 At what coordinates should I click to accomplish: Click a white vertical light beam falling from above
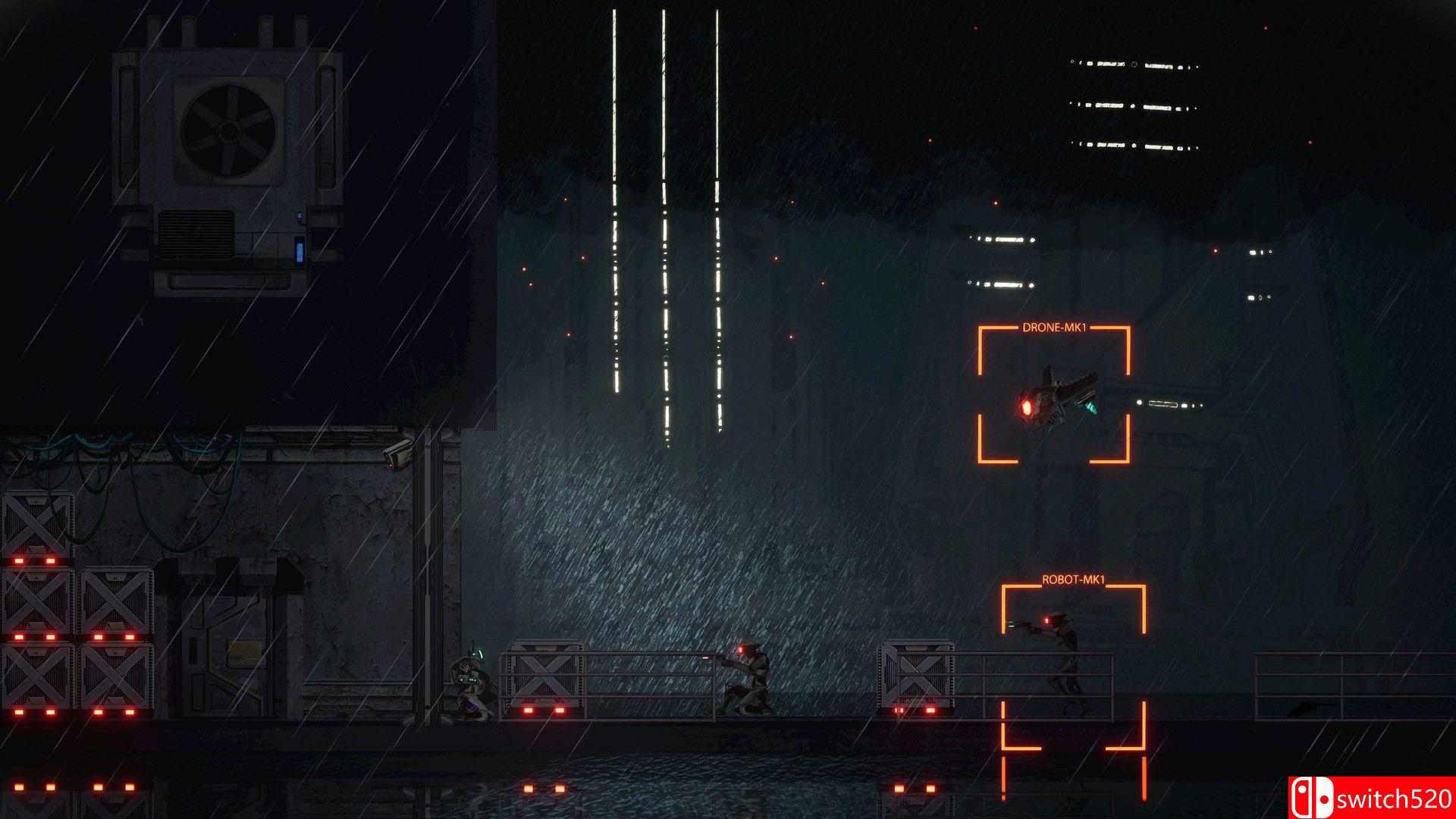(x=665, y=152)
